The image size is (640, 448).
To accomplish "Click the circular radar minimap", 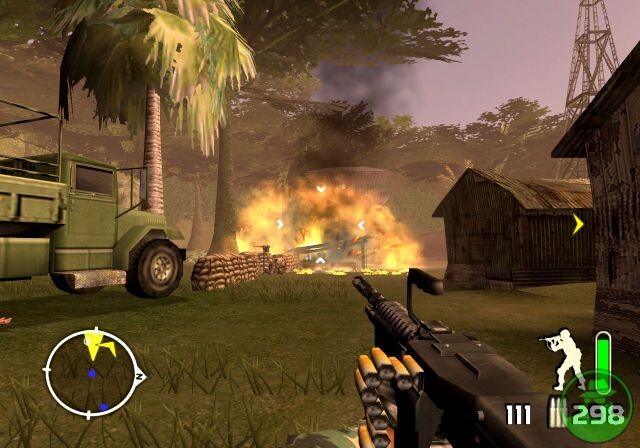I will coord(93,374).
